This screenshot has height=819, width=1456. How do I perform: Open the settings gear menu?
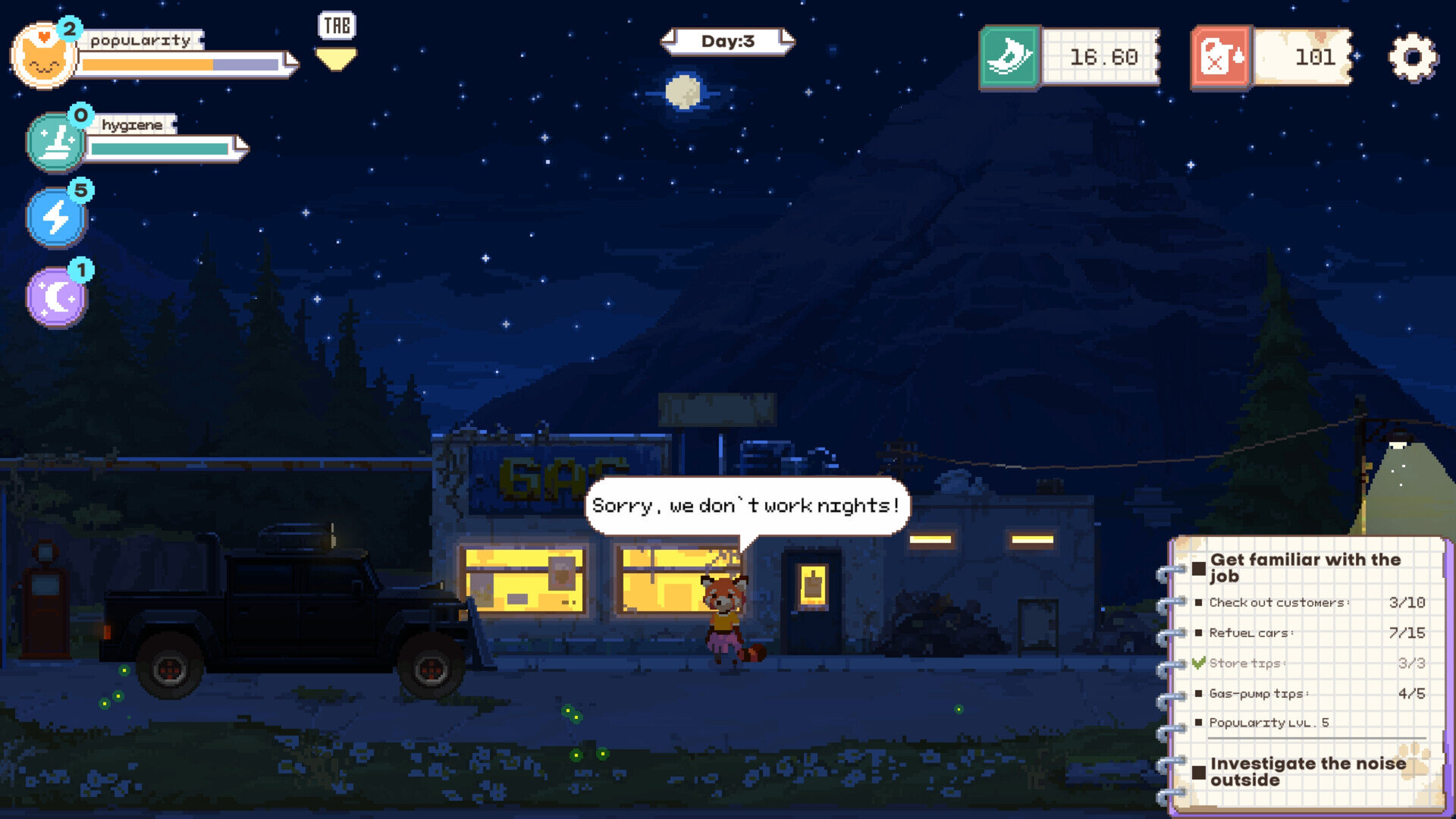click(x=1413, y=58)
